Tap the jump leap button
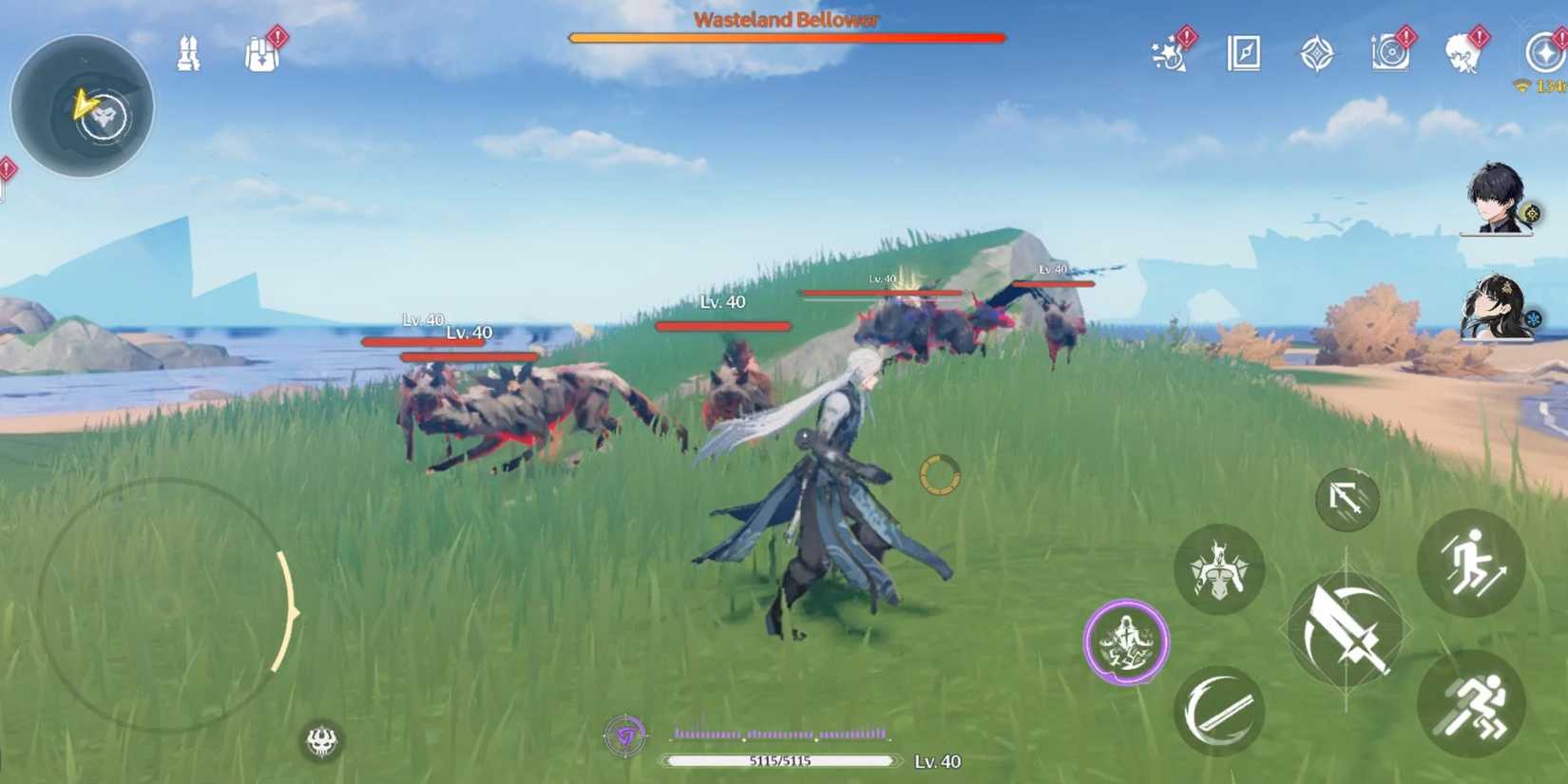Image resolution: width=1568 pixels, height=784 pixels. click(1469, 564)
